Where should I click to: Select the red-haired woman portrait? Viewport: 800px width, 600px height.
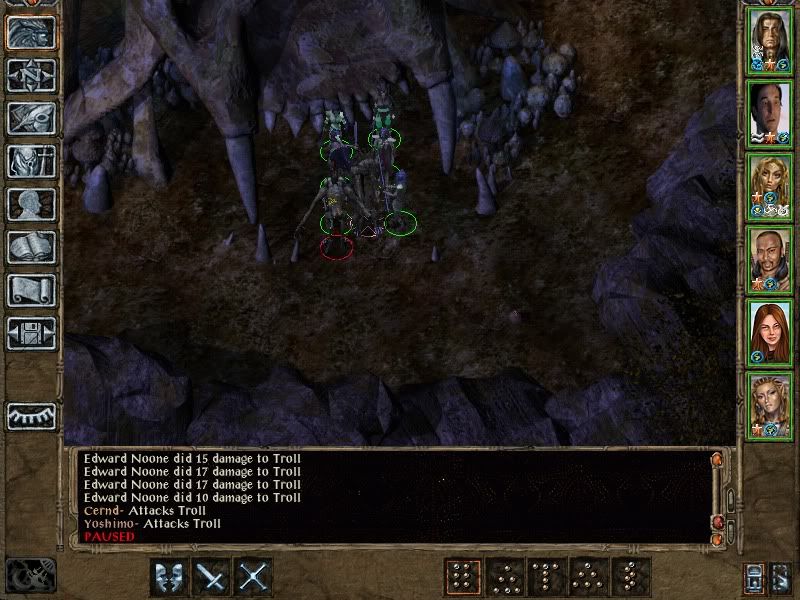pos(769,332)
